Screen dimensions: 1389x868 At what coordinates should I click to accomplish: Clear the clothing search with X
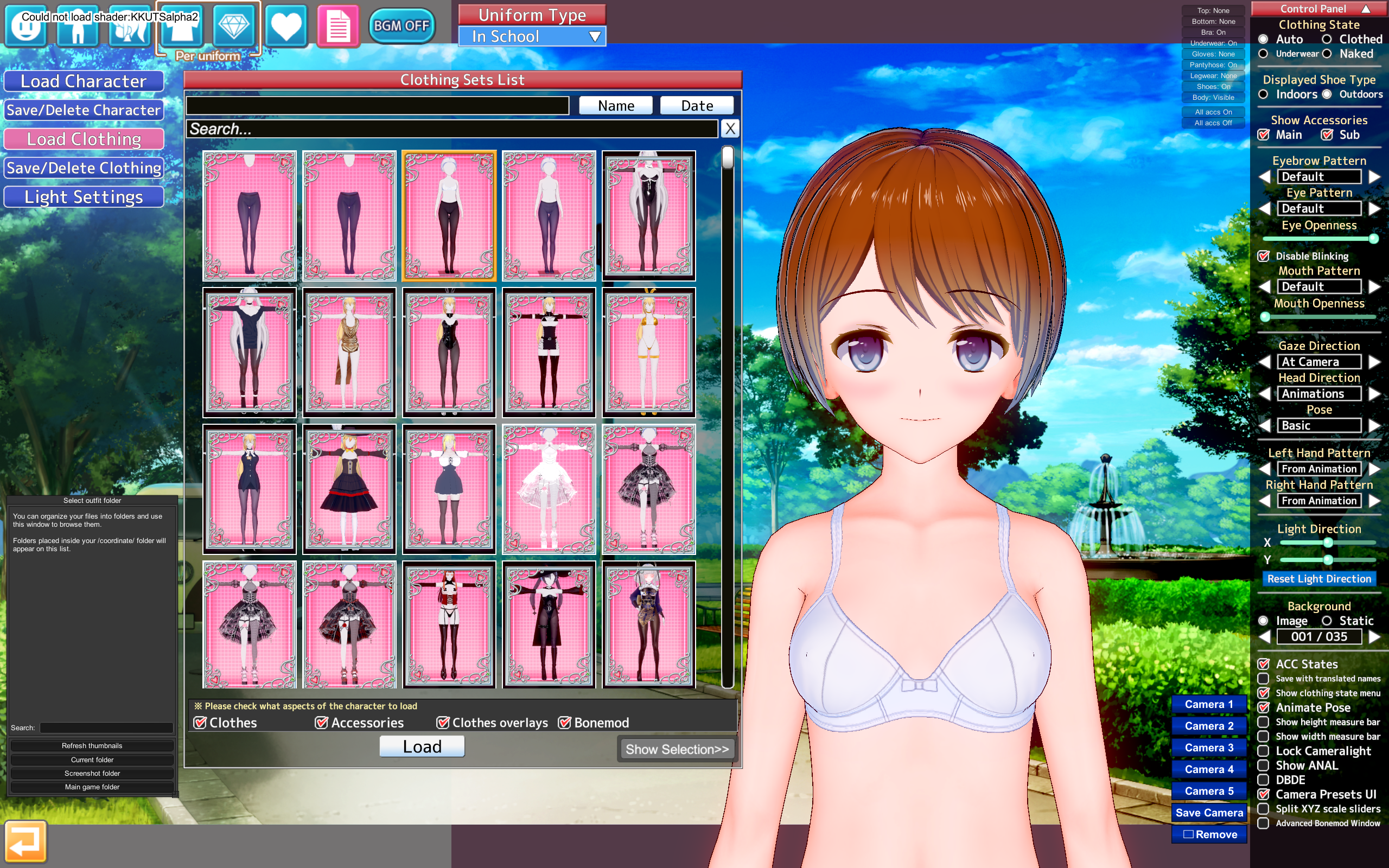click(730, 129)
